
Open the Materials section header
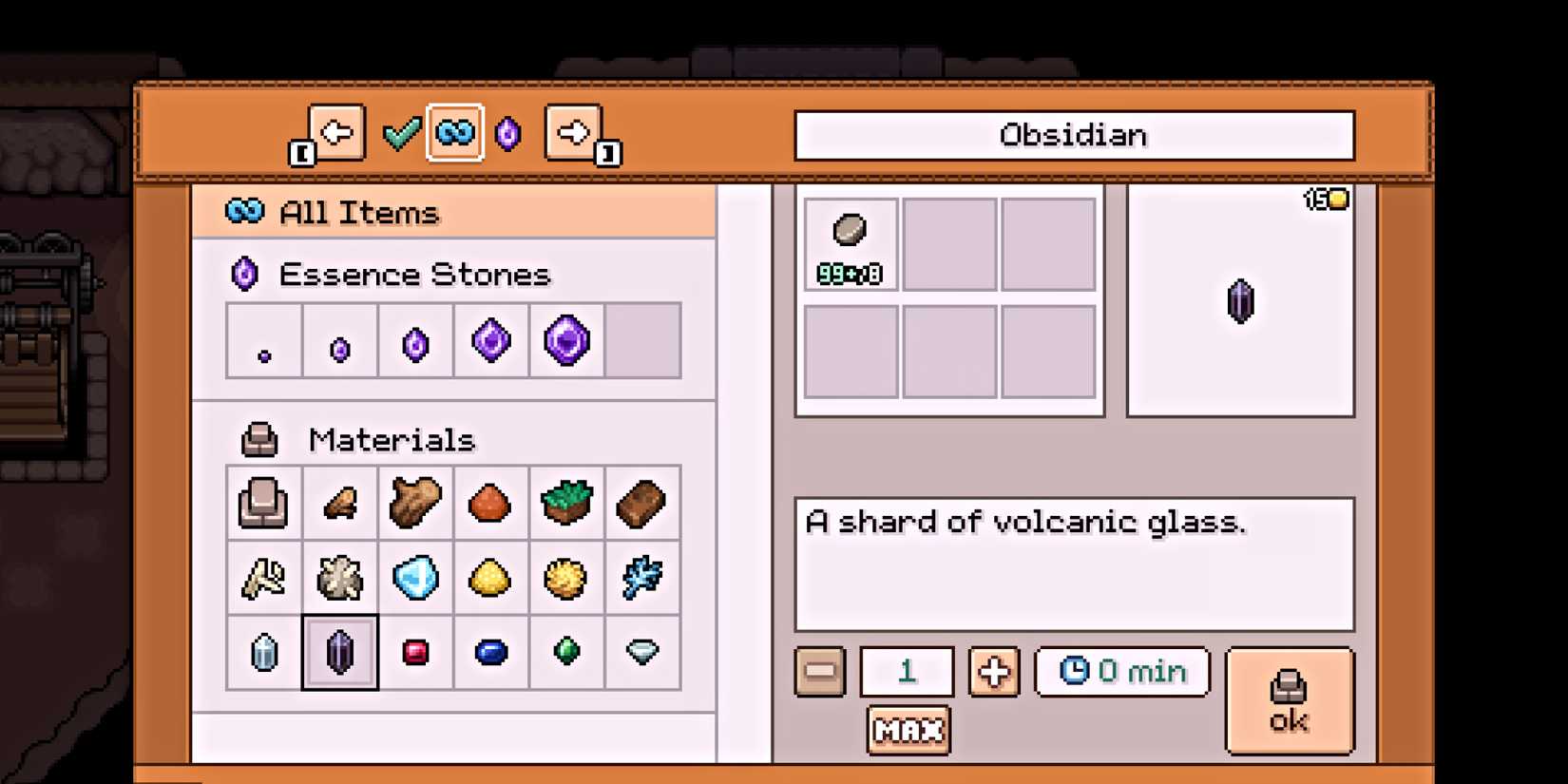pyautogui.click(x=392, y=440)
